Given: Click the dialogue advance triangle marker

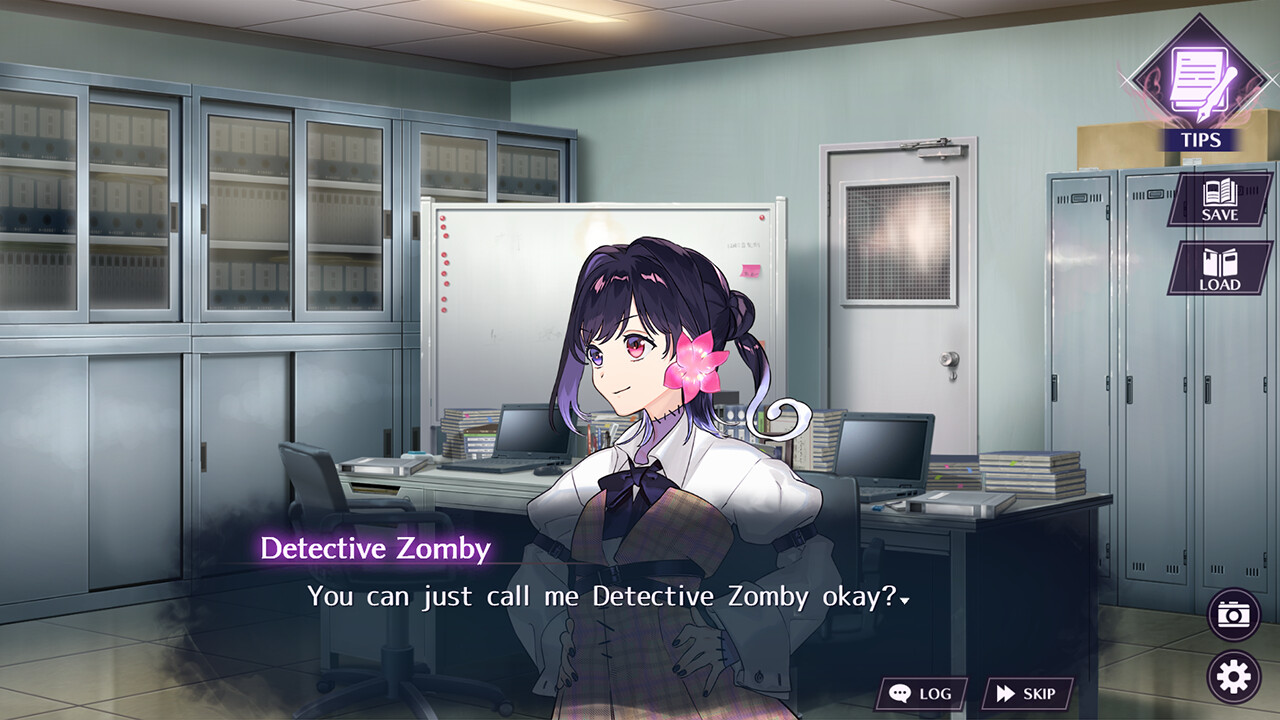Looking at the screenshot, I should [x=906, y=601].
